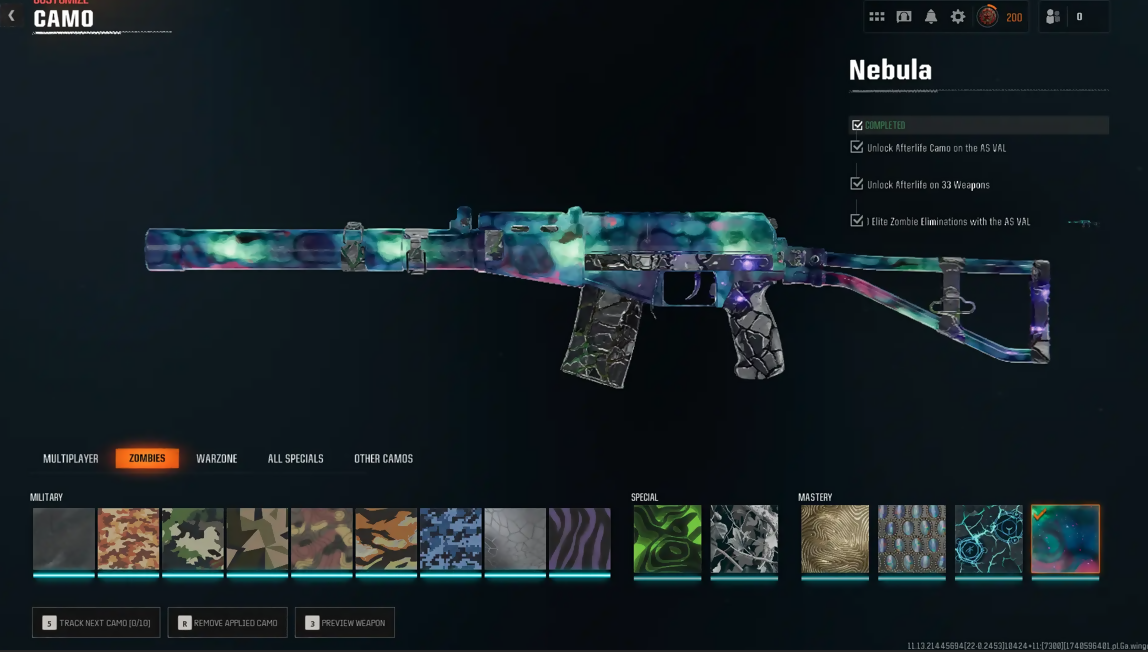
Task: Select the Zombies camo tab
Action: pyautogui.click(x=147, y=459)
